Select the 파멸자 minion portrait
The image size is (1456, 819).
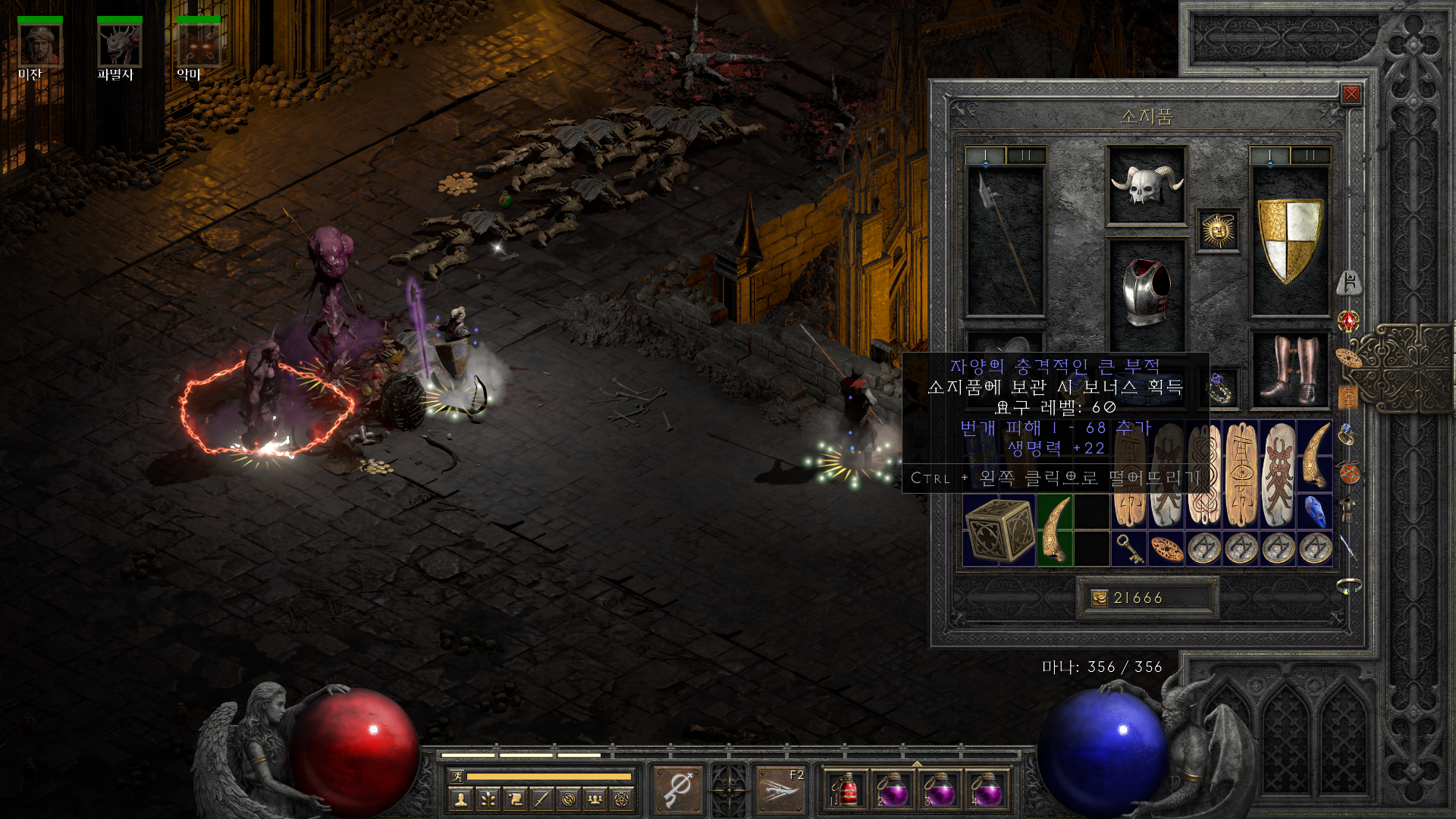tap(119, 45)
